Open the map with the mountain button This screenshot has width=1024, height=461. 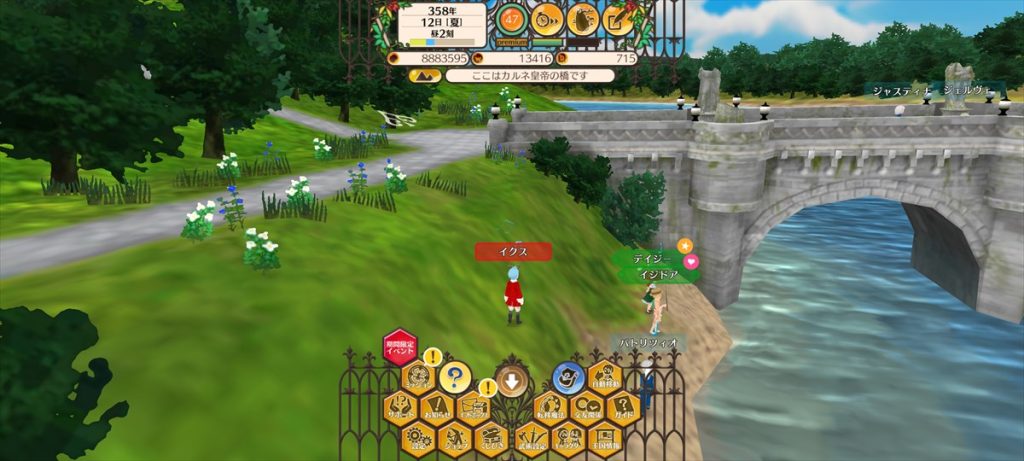coord(424,75)
